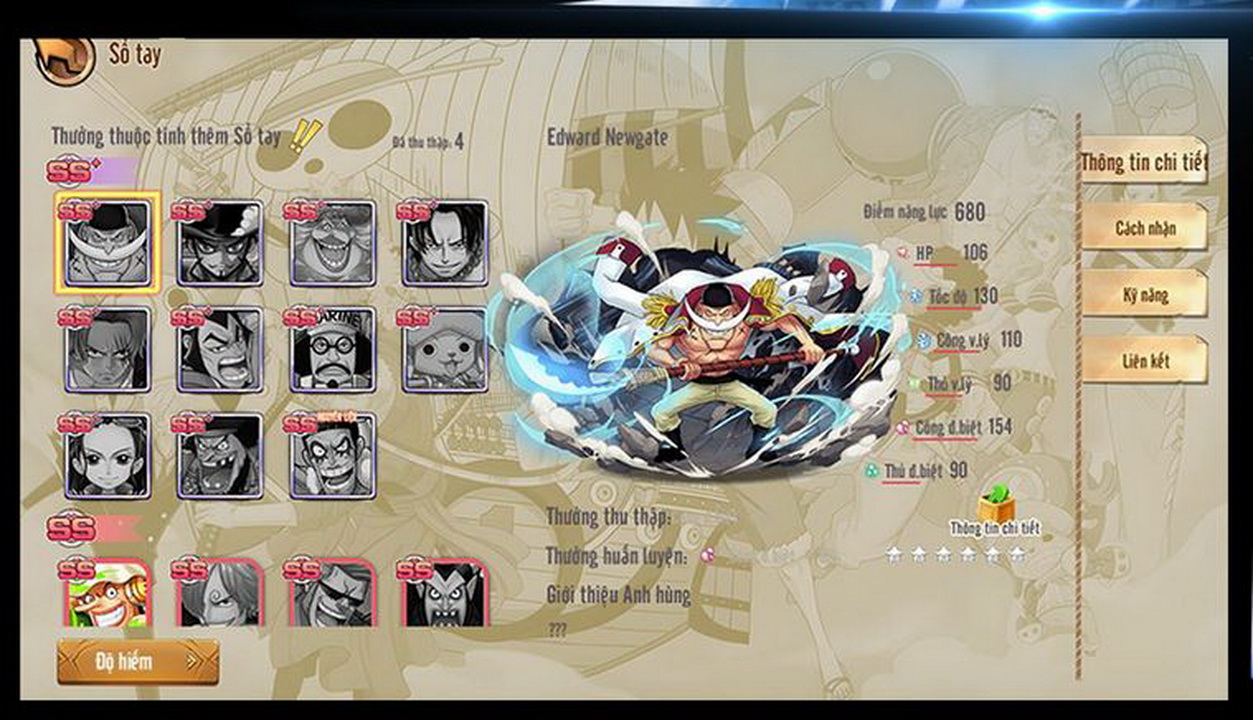The image size is (1253, 720).
Task: Pick the Sanji portrait with hair over eye
Action: point(220,595)
